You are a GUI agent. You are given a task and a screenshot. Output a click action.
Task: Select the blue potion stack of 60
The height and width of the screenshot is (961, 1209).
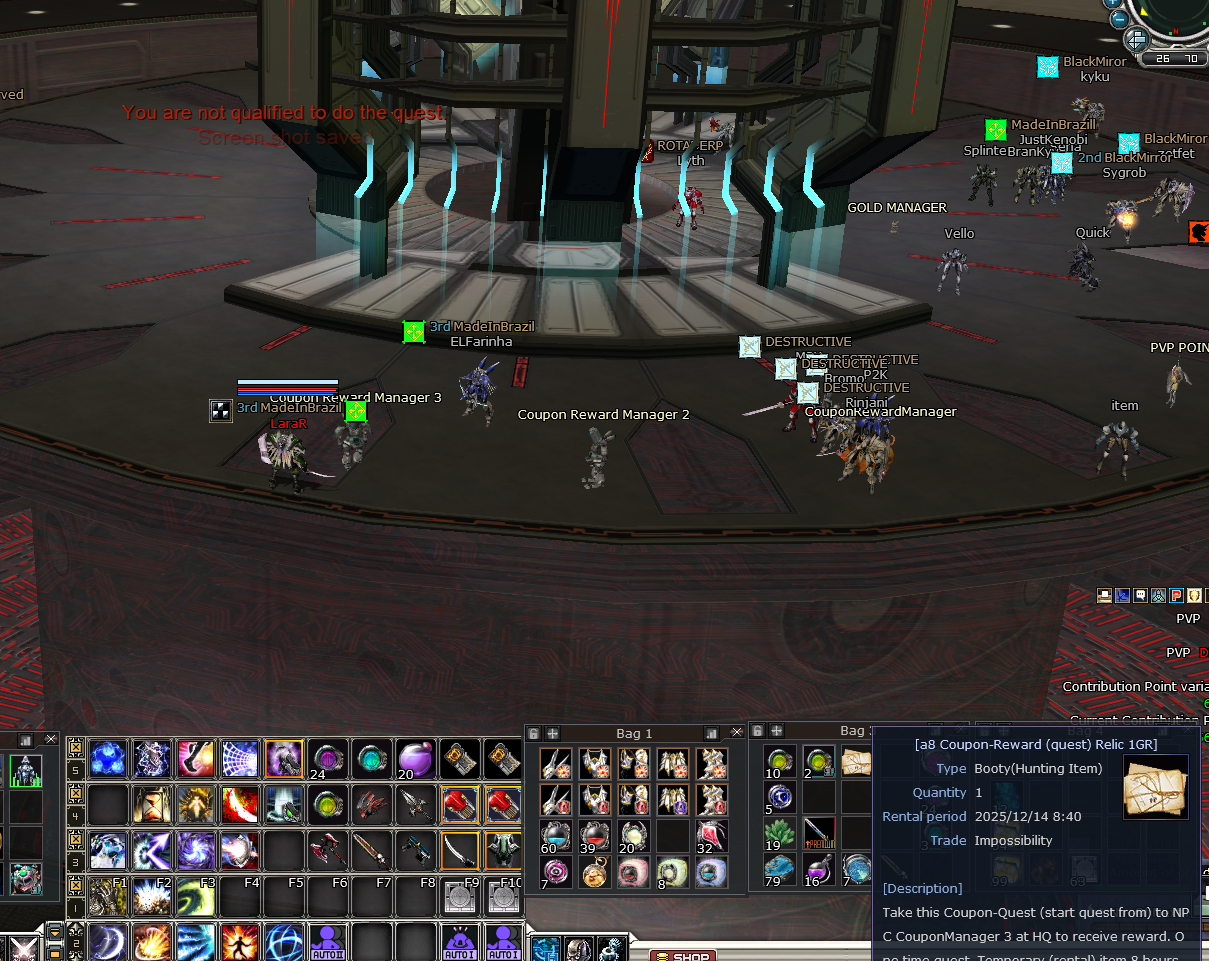coord(556,835)
